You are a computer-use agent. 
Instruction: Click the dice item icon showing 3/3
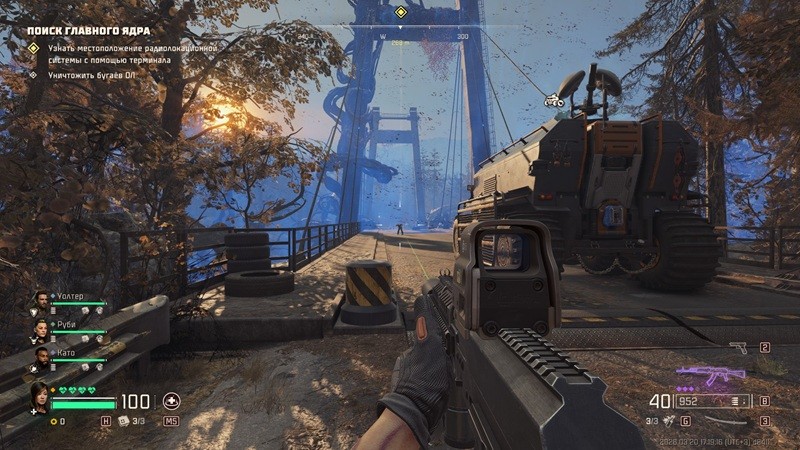coord(124,421)
